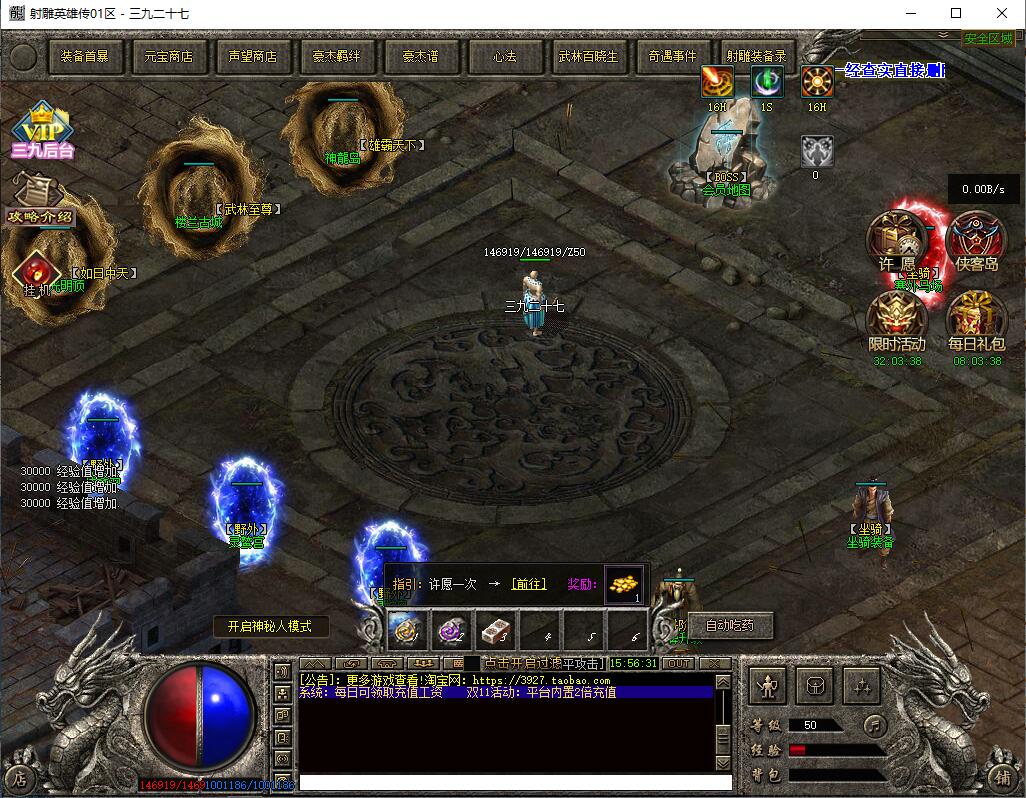This screenshot has height=798, width=1026.
Task: Open the 侠客岛 icon
Action: click(976, 242)
